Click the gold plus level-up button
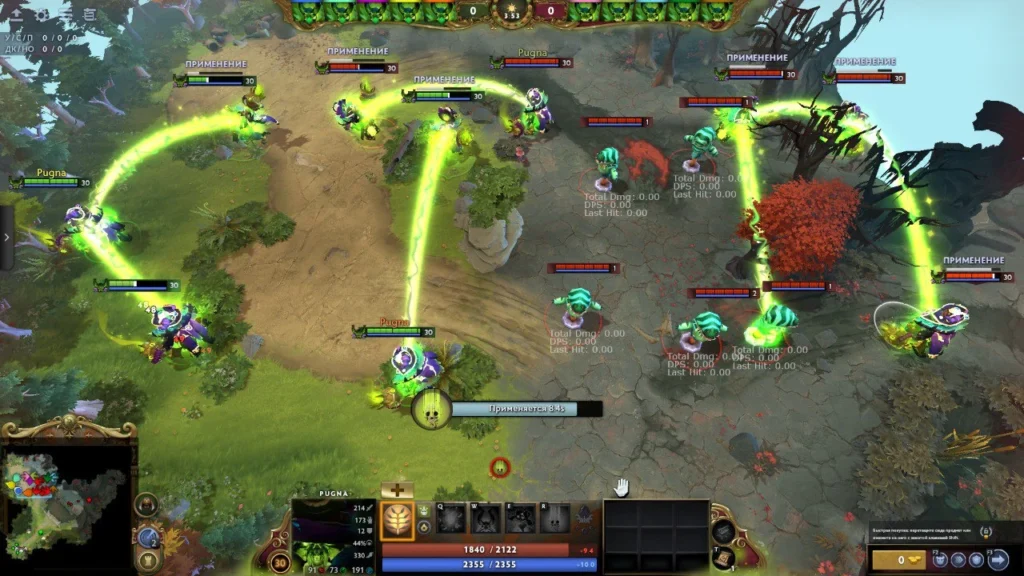Image resolution: width=1024 pixels, height=576 pixels. (x=397, y=490)
